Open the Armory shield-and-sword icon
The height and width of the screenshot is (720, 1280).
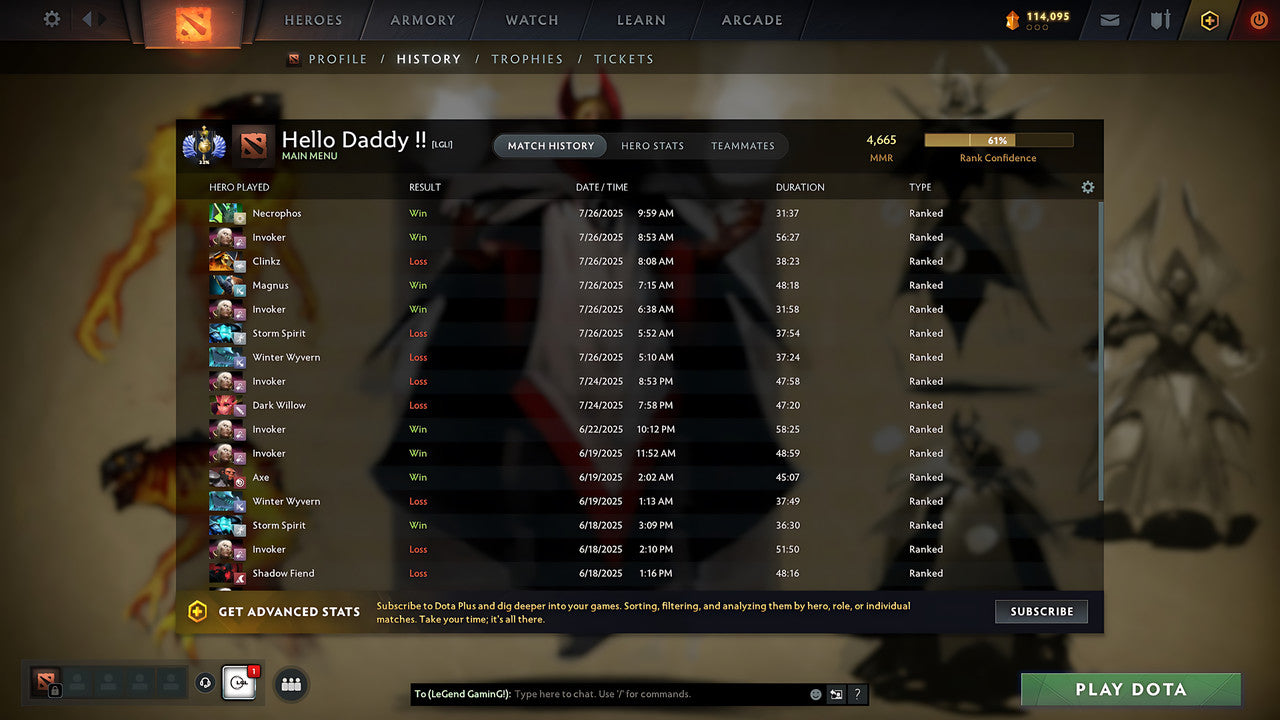[x=1159, y=20]
